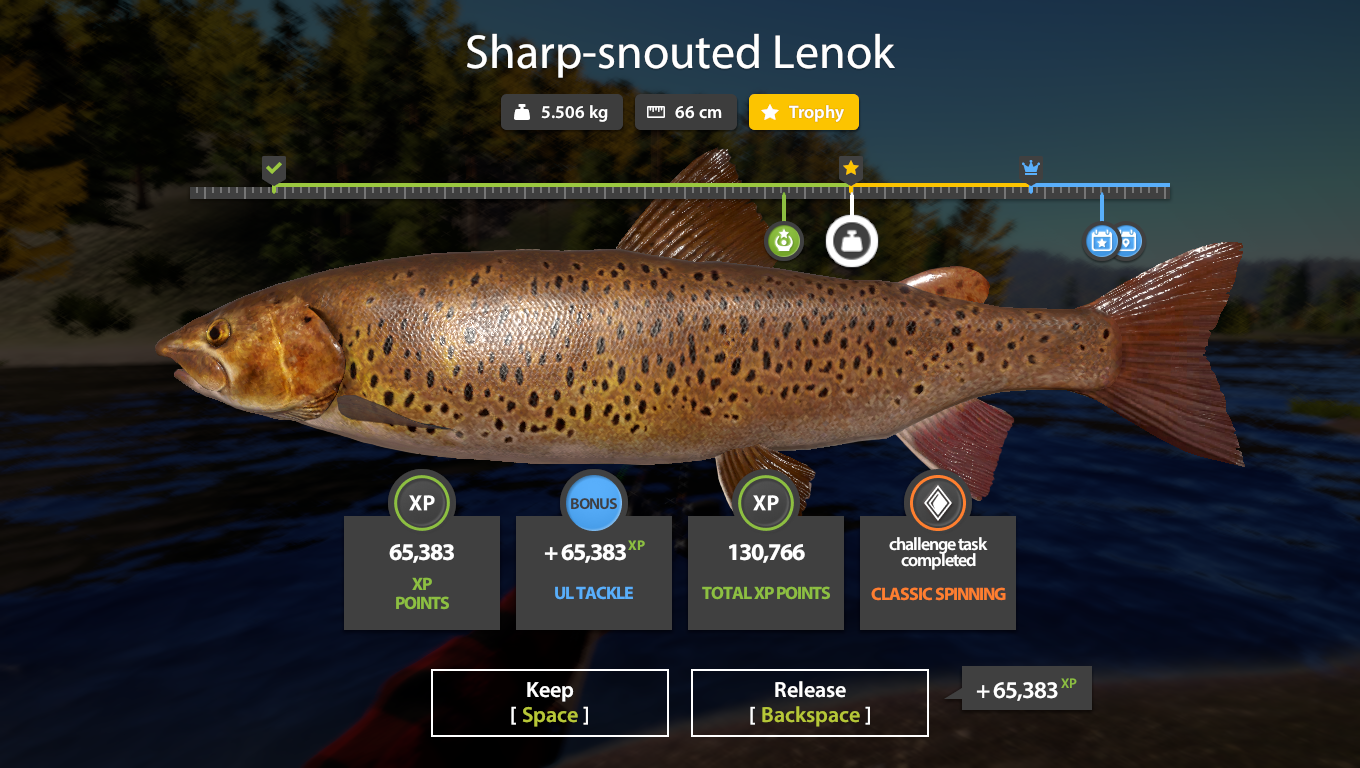Click the TOTAL XP POINTS green XP icon
The height and width of the screenshot is (768, 1360).
point(765,503)
